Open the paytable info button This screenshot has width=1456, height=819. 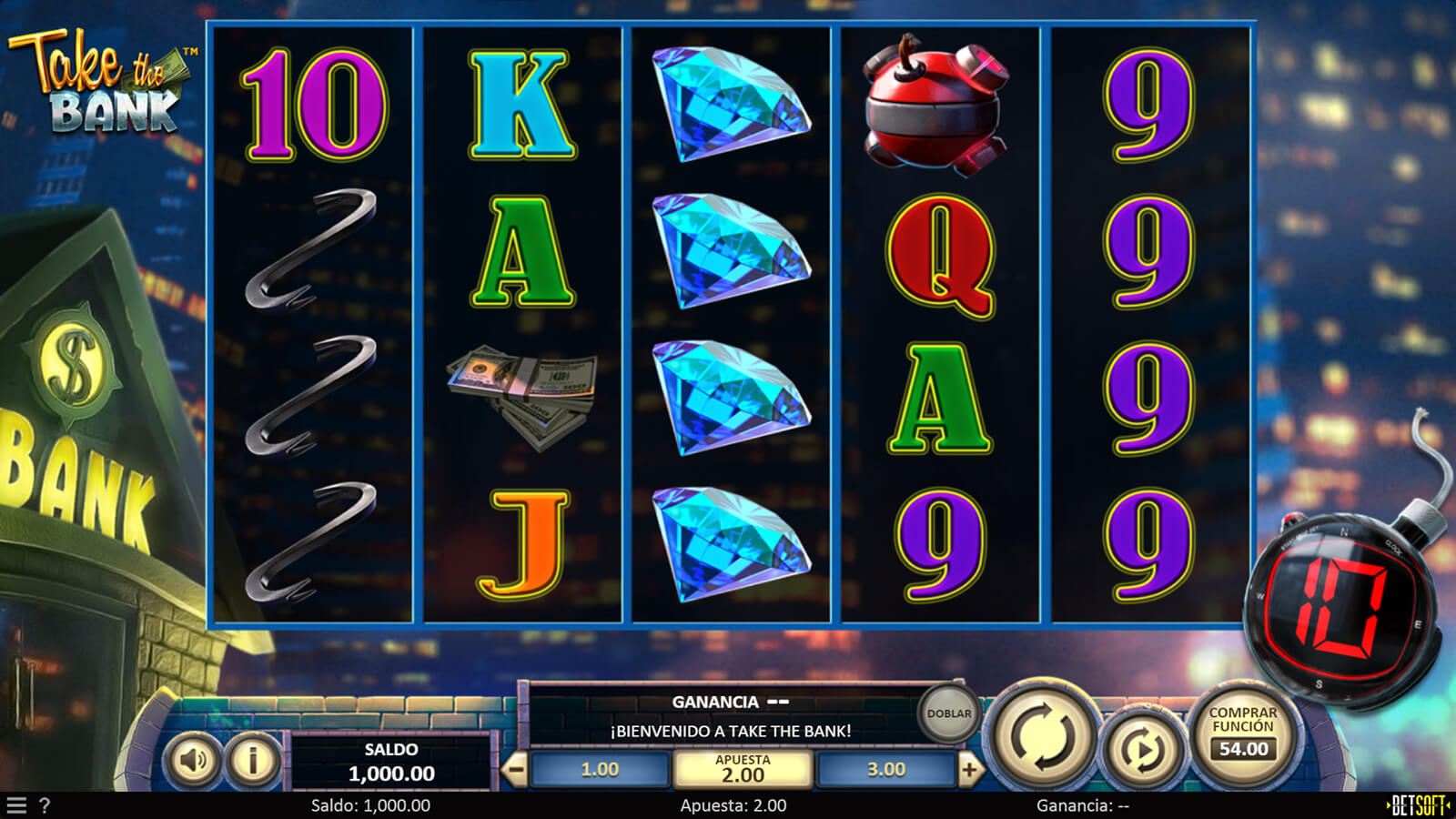click(253, 760)
